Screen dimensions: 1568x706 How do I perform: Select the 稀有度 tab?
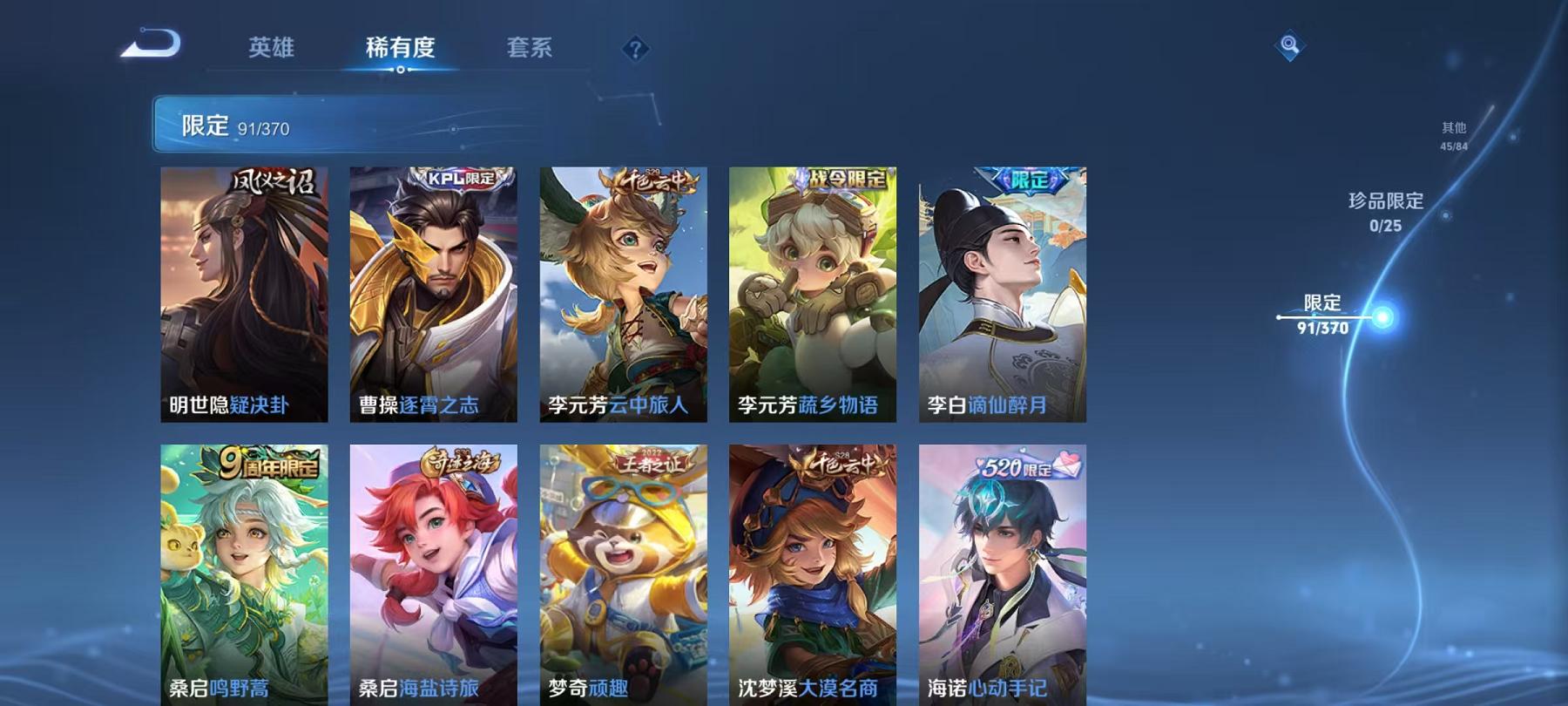coord(400,50)
